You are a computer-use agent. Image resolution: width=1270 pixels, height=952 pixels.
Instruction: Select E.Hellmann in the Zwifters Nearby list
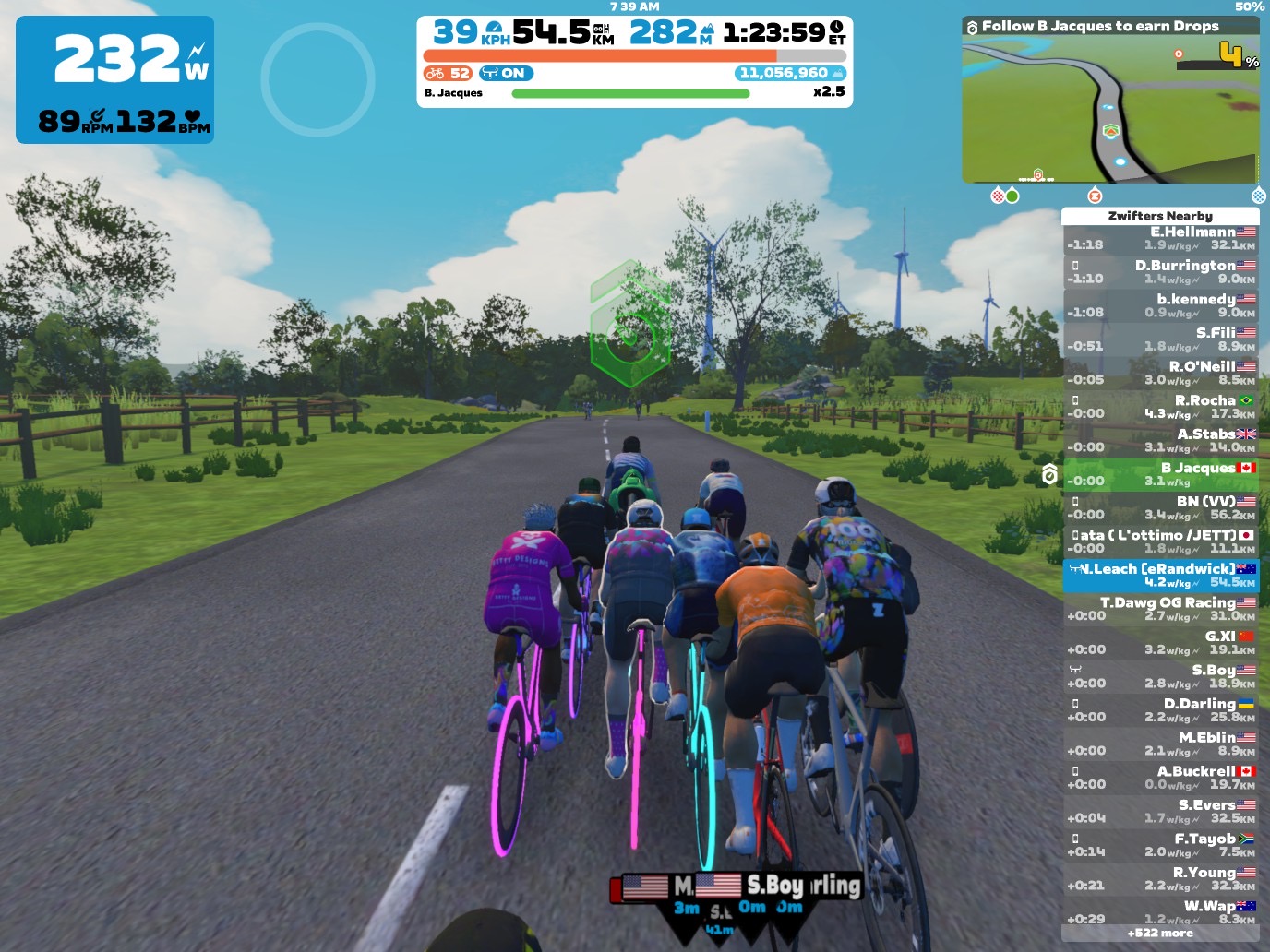(1160, 238)
